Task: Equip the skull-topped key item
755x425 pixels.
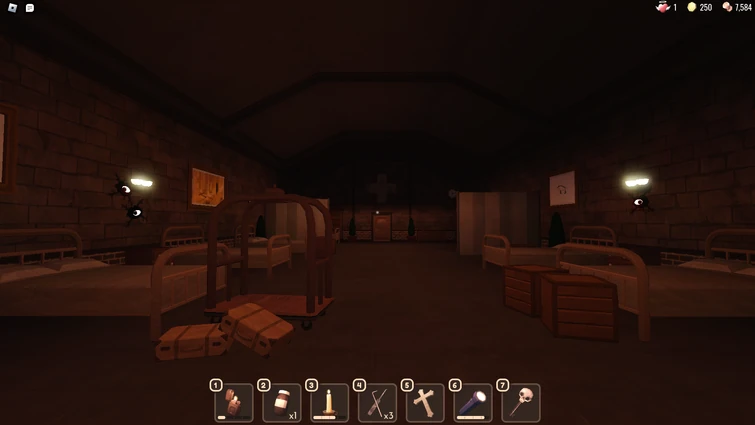Action: (521, 403)
